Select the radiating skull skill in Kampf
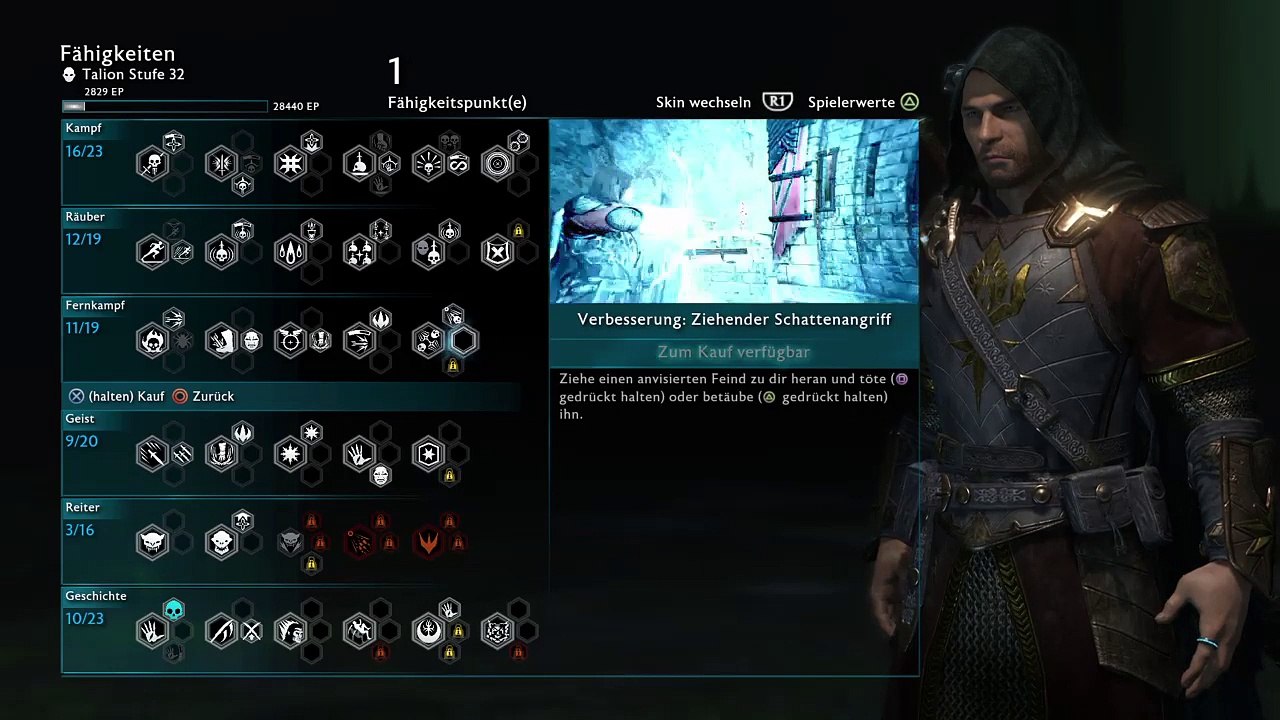1280x720 pixels. [x=428, y=163]
